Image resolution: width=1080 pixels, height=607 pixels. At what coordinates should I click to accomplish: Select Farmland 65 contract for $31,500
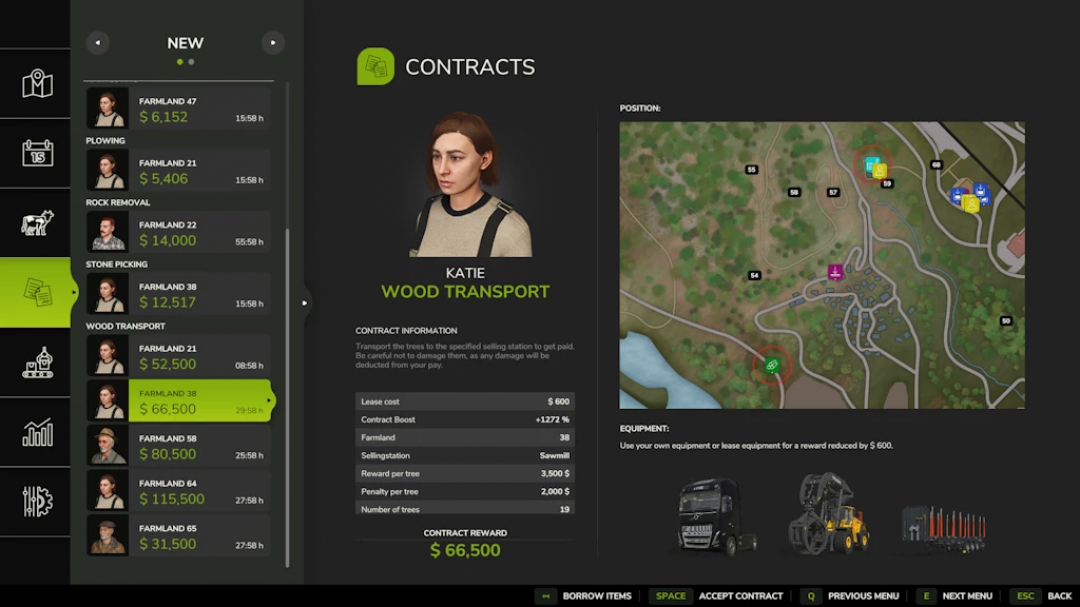[x=179, y=536]
